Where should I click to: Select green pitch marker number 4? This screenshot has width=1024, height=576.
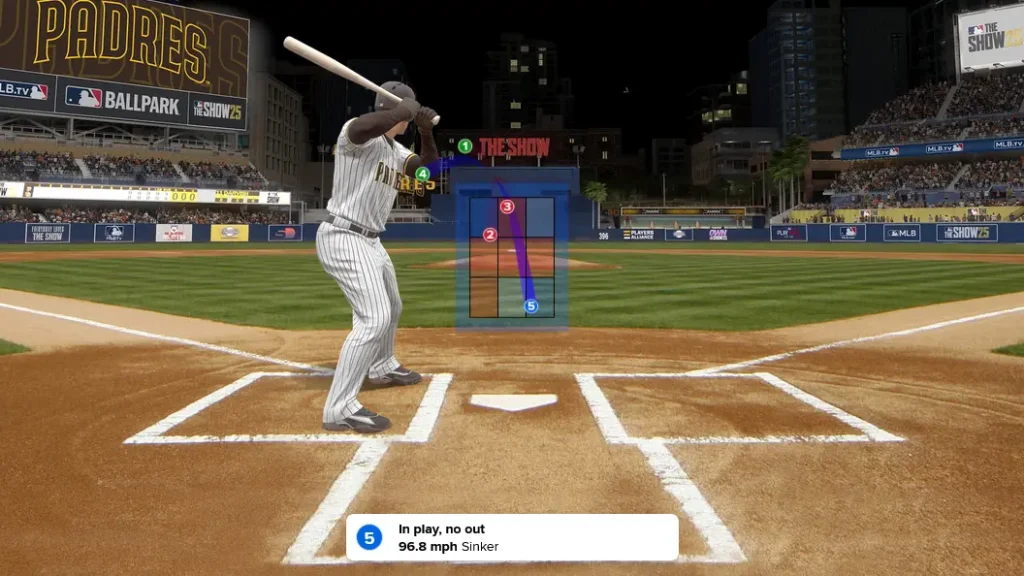[x=423, y=174]
